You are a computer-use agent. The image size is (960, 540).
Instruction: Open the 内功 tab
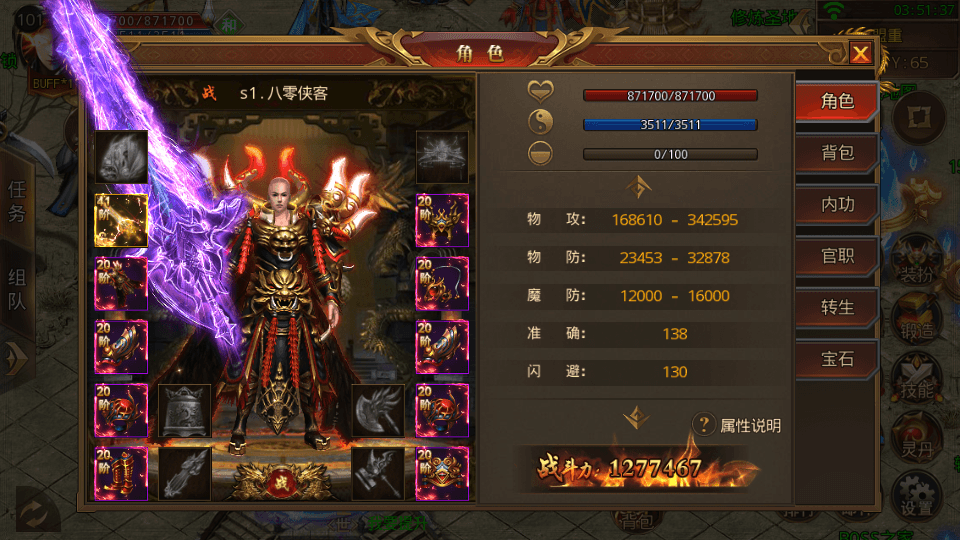coord(837,204)
